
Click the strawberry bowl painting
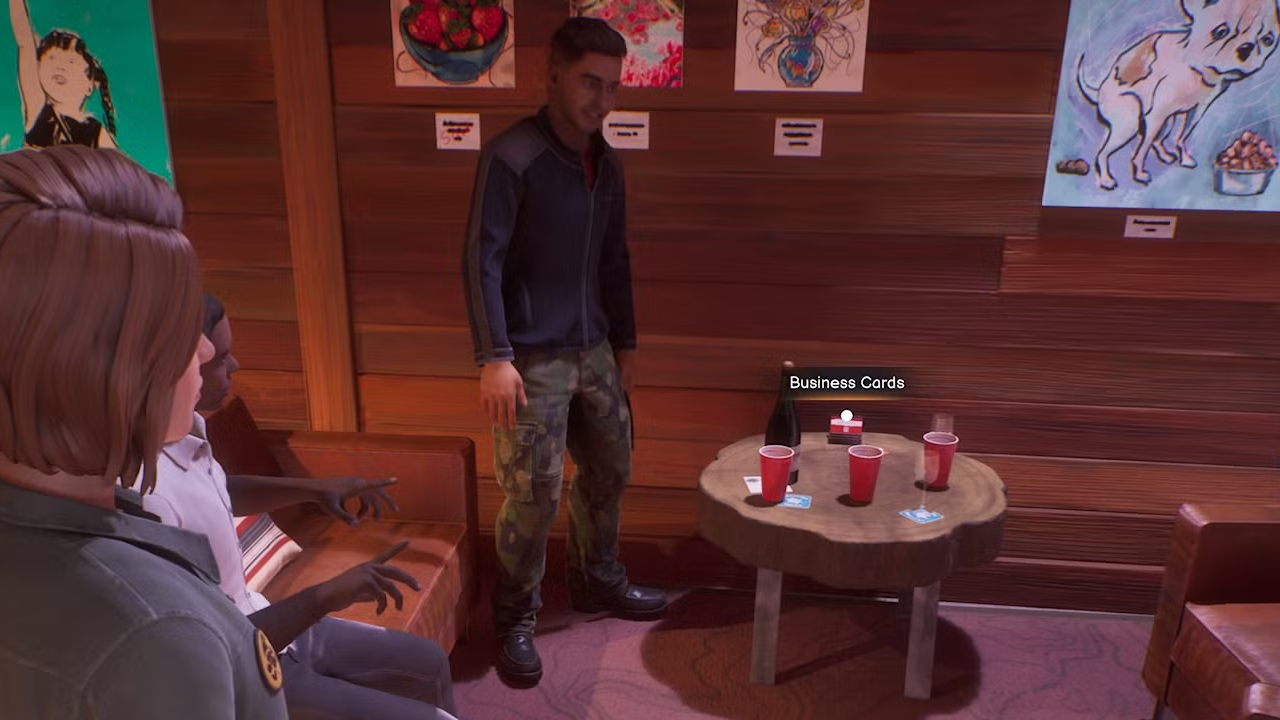click(x=453, y=40)
